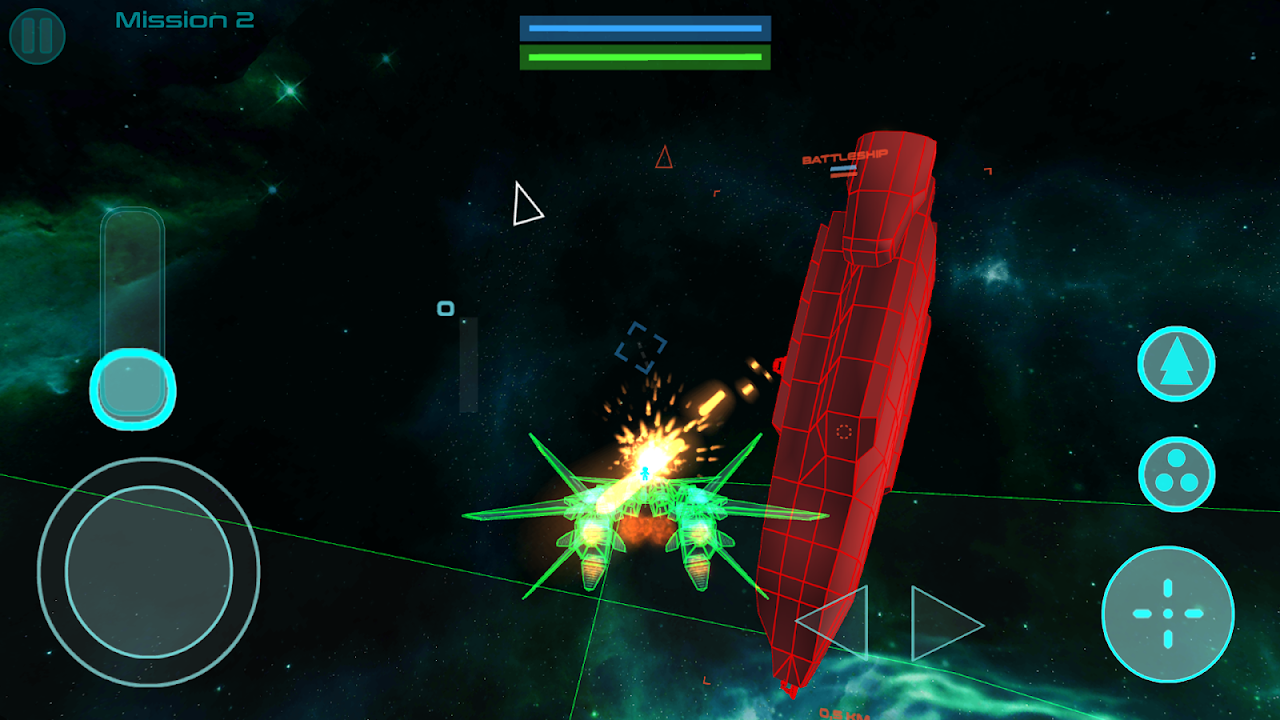Select previous target with left arrow
The height and width of the screenshot is (720, 1280).
pyautogui.click(x=833, y=622)
